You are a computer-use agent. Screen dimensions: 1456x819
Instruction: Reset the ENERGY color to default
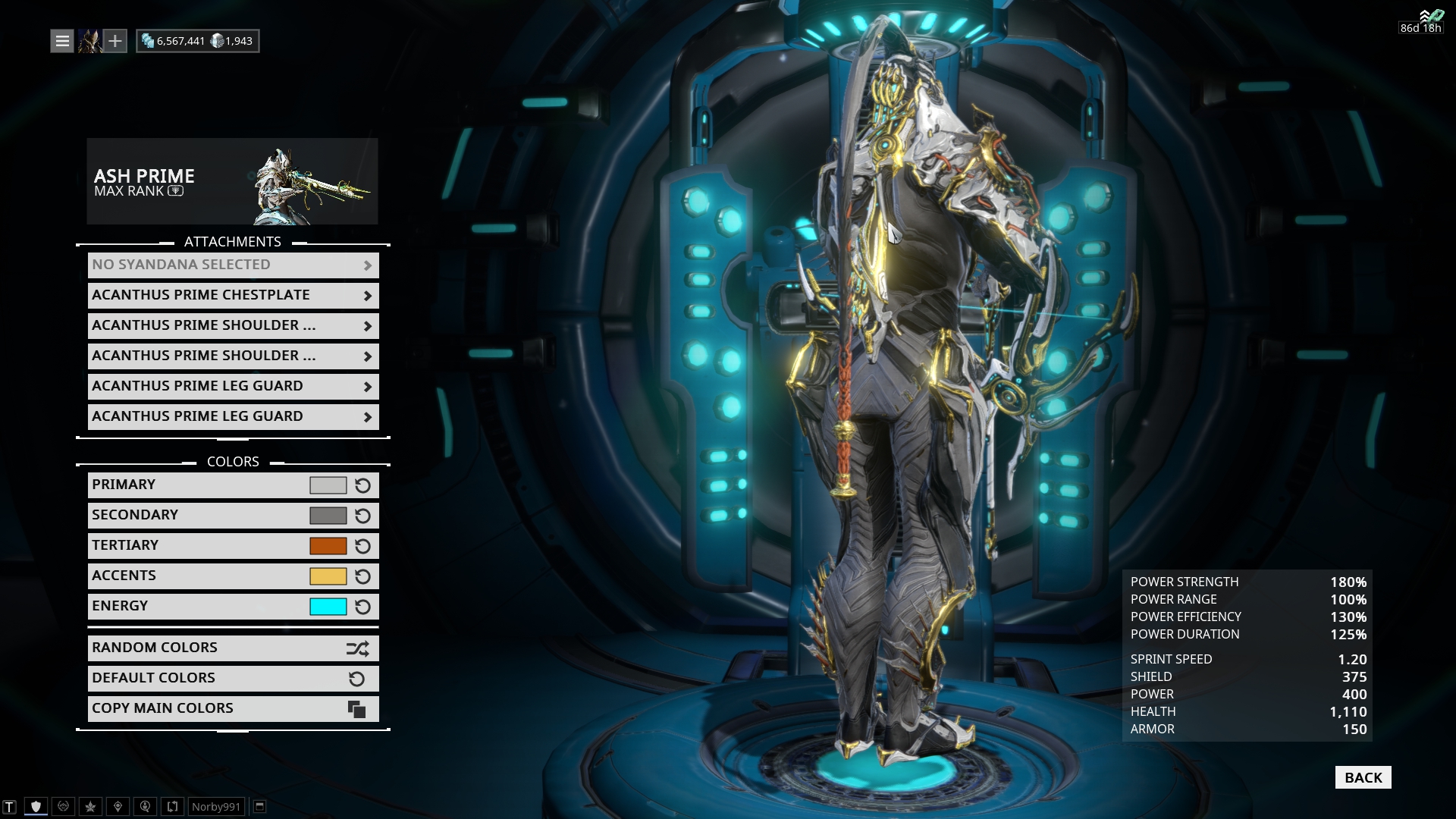click(x=362, y=607)
